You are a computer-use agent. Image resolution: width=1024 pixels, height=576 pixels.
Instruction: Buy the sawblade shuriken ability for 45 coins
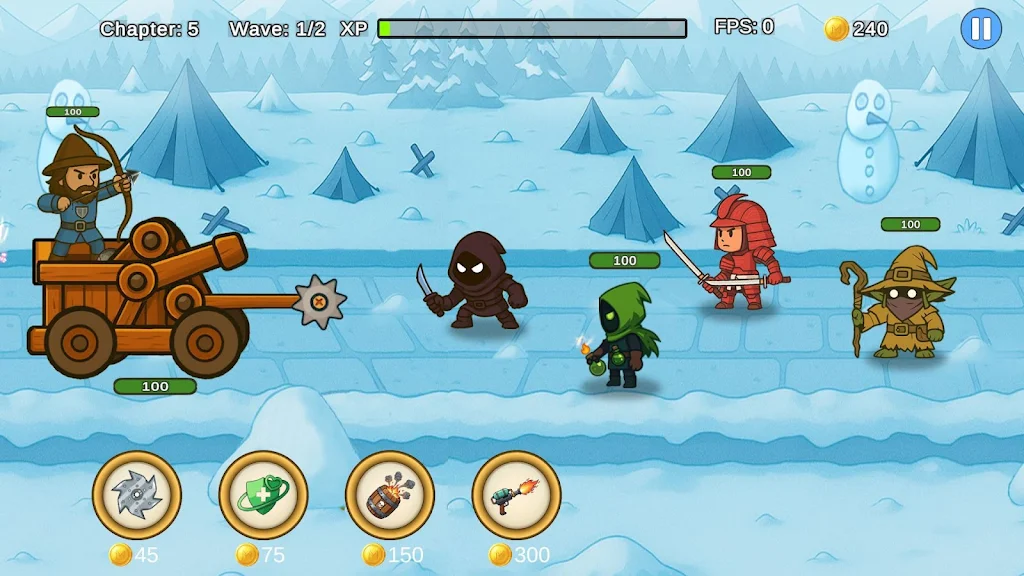[137, 495]
